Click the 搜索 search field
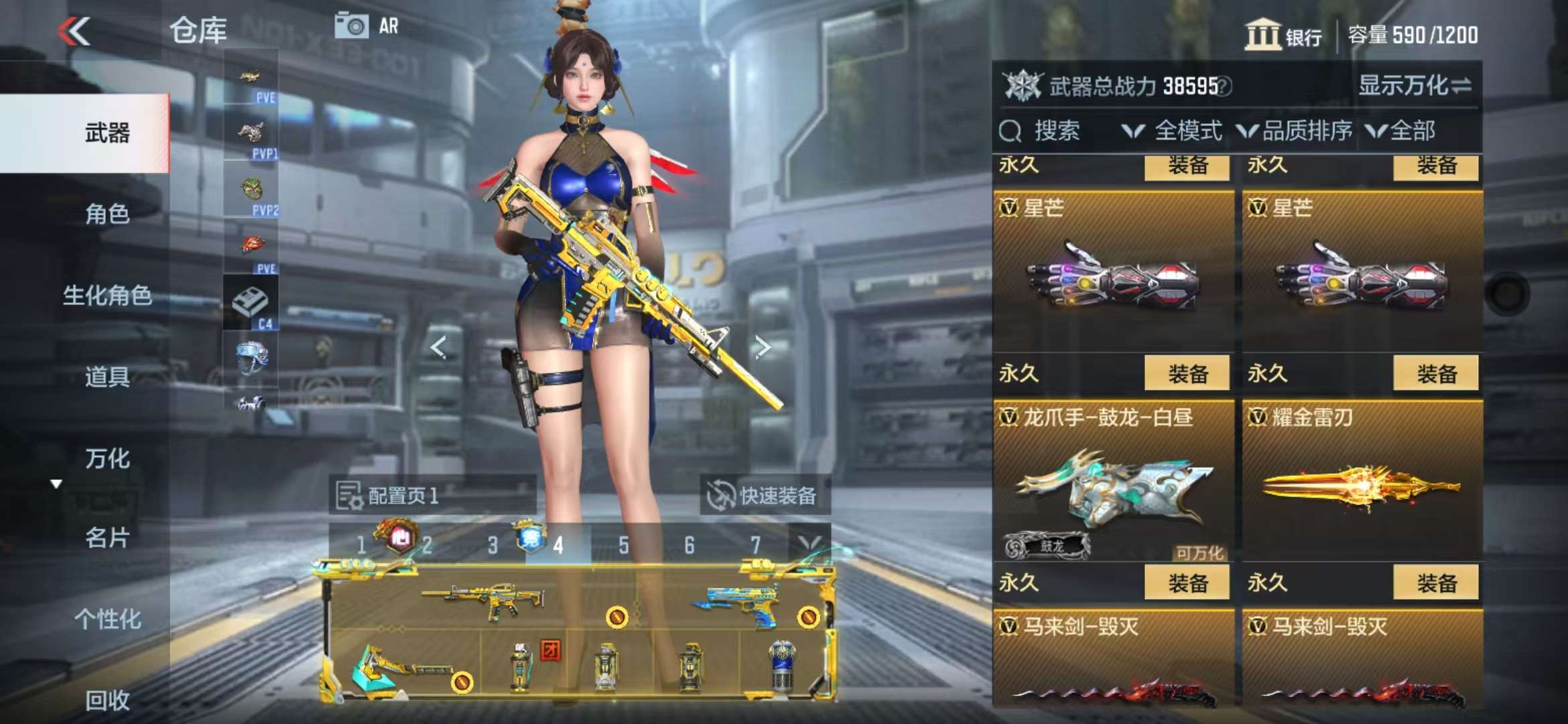Screen dimensions: 1568x724 point(1055,131)
